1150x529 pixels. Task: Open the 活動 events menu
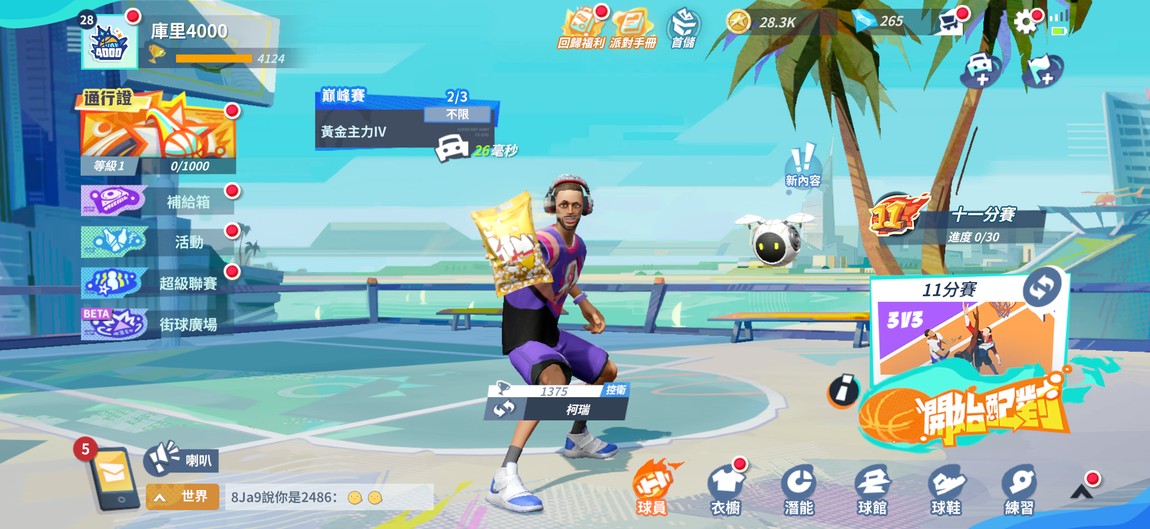160,242
